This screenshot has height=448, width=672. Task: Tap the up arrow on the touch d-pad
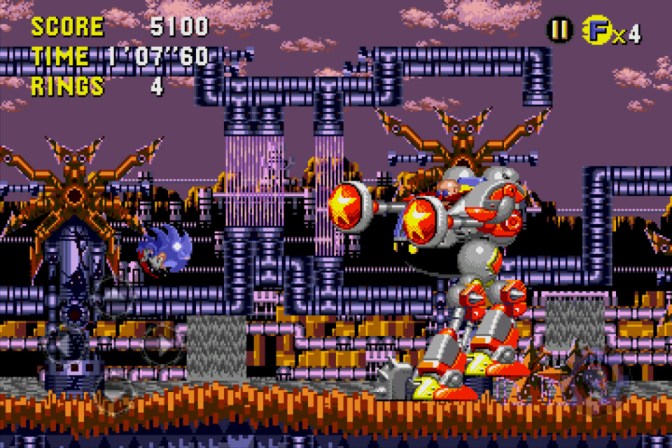pos(112,296)
